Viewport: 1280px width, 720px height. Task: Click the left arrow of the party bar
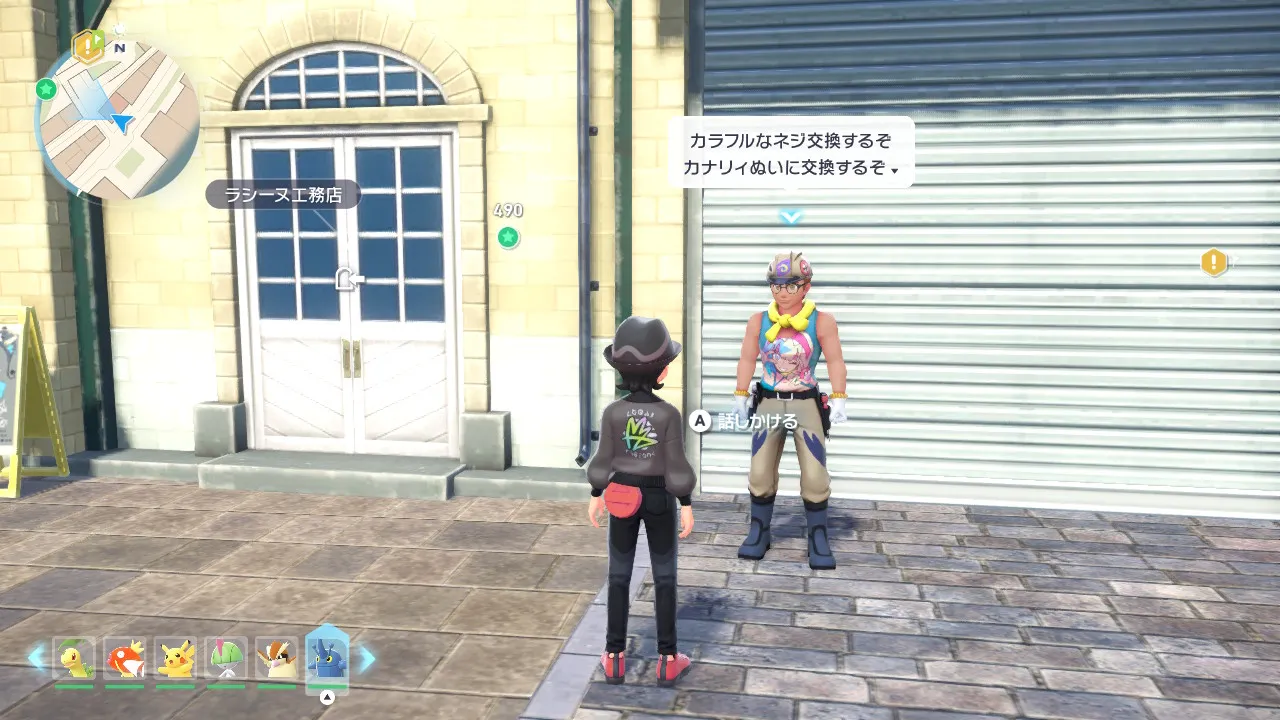[36, 657]
